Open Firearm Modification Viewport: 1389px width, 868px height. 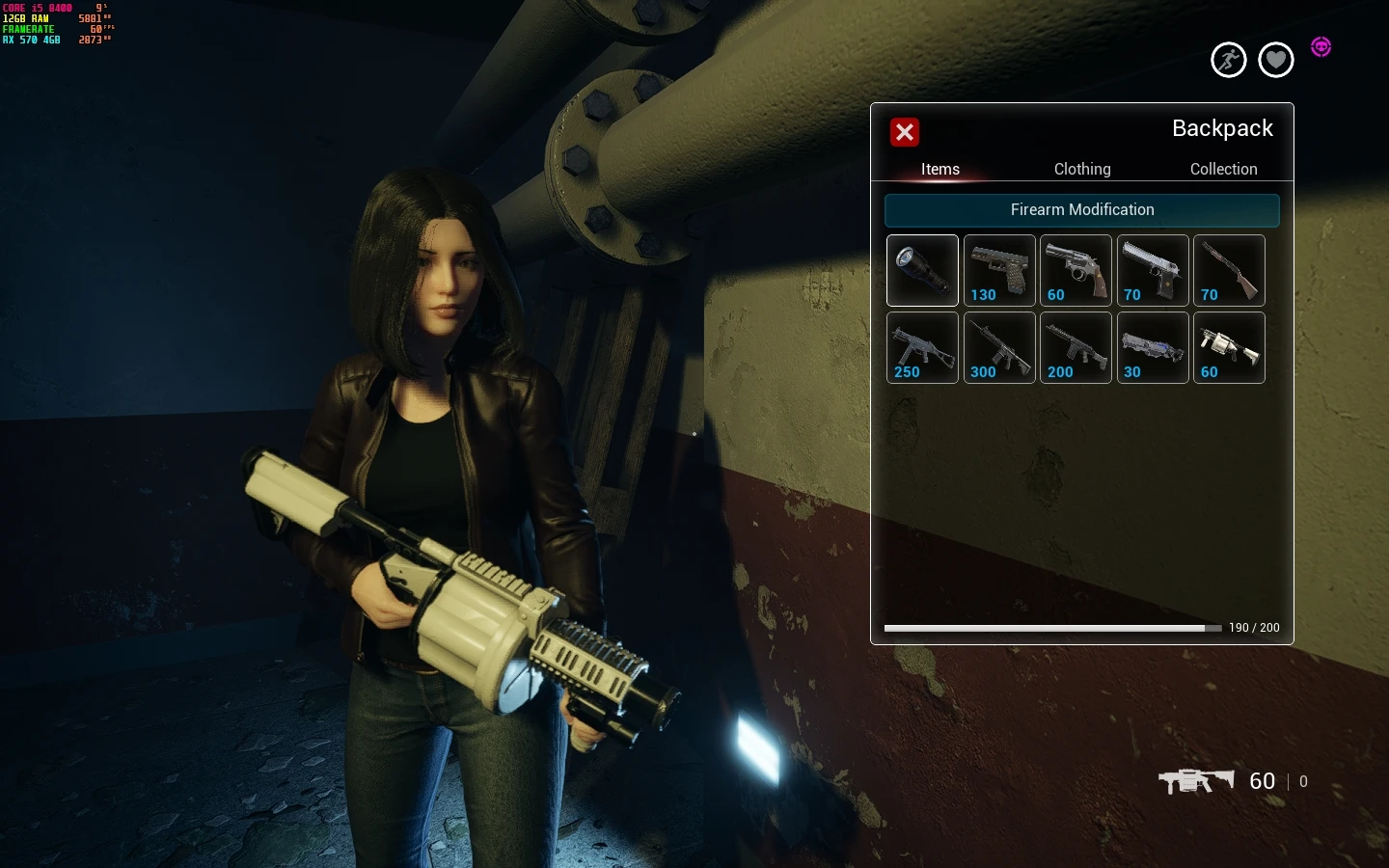[1082, 210]
